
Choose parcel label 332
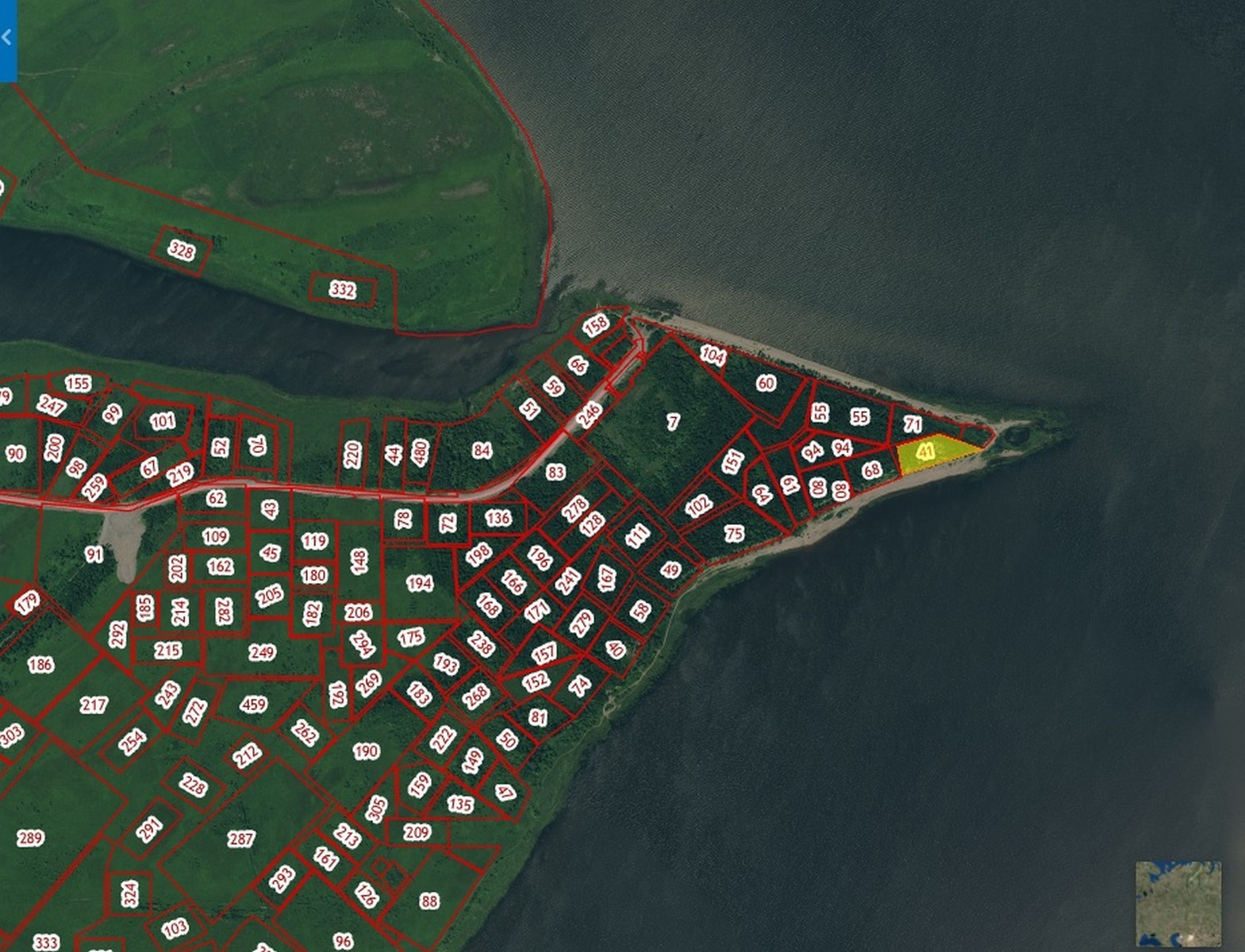click(342, 290)
